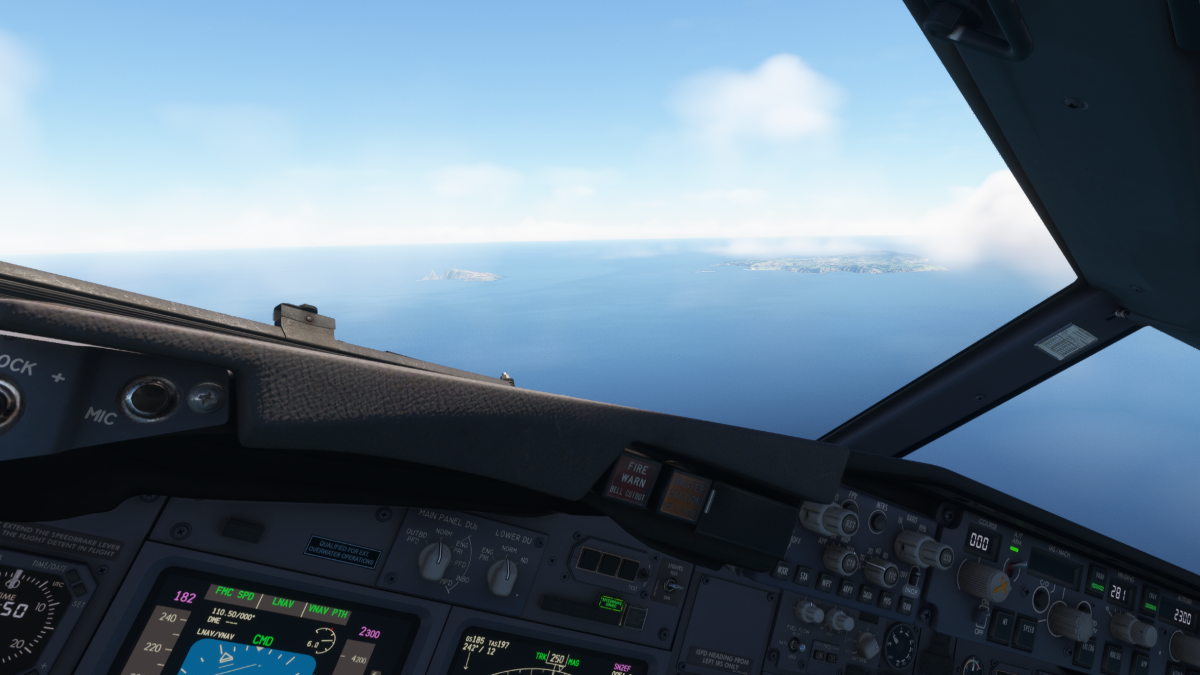This screenshot has width=1200, height=675.
Task: Toggle the STA stations map button
Action: [x=806, y=575]
